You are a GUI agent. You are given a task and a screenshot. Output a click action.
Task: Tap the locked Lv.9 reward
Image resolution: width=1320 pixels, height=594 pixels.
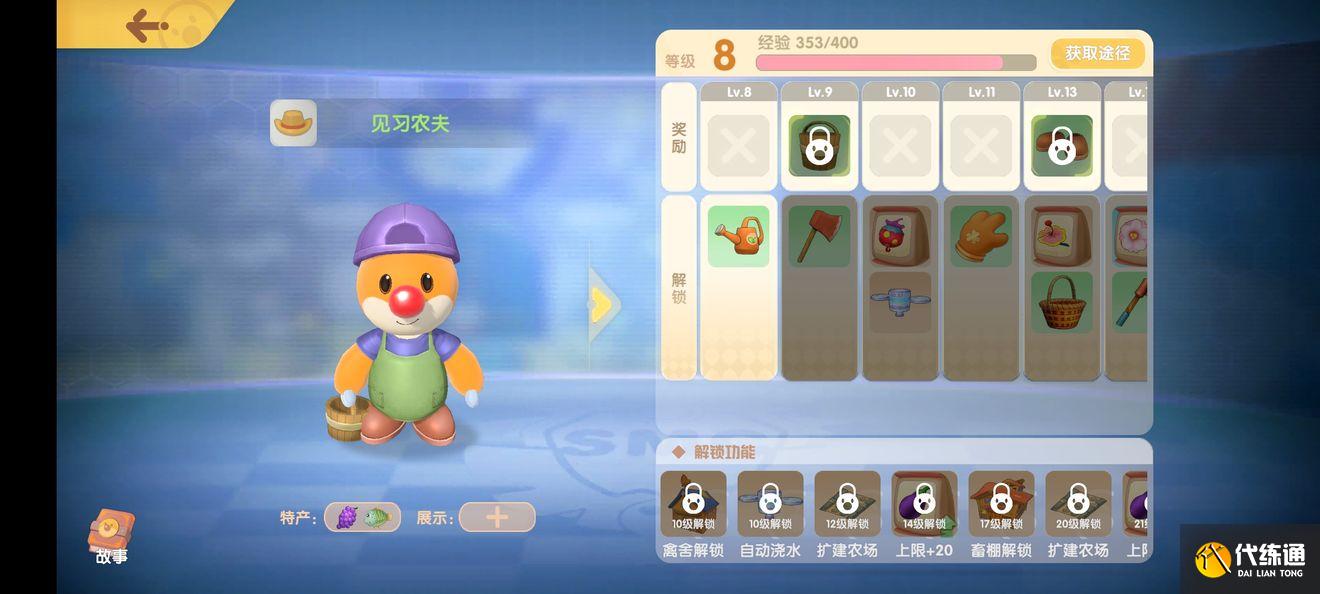point(819,146)
